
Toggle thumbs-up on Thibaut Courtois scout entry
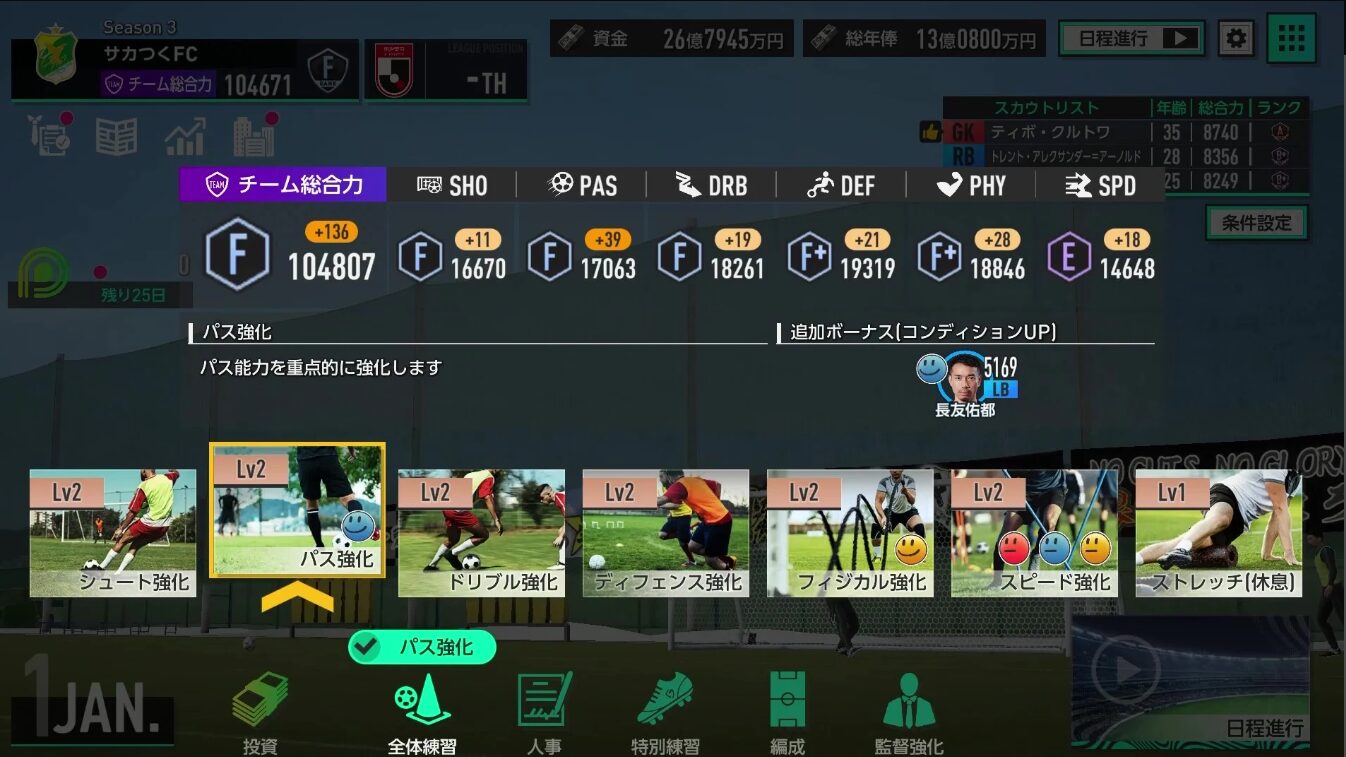(930, 129)
